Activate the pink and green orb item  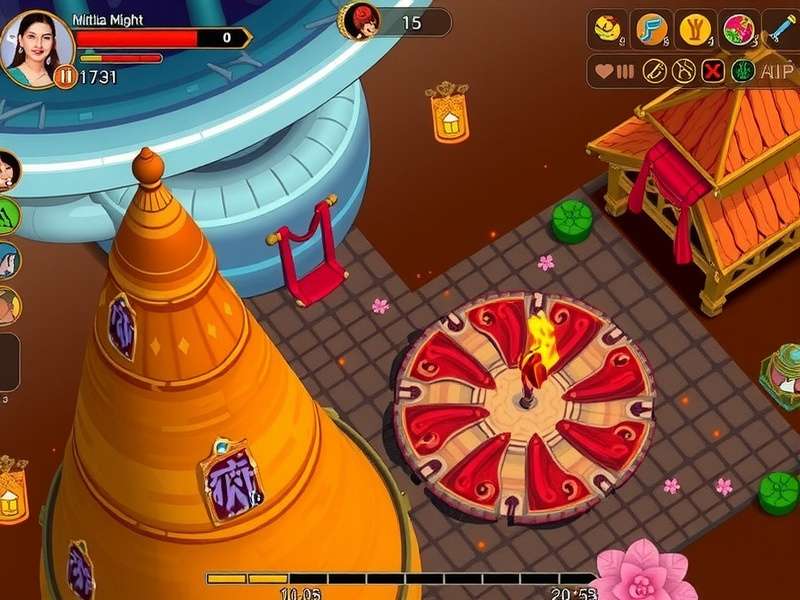[740, 29]
